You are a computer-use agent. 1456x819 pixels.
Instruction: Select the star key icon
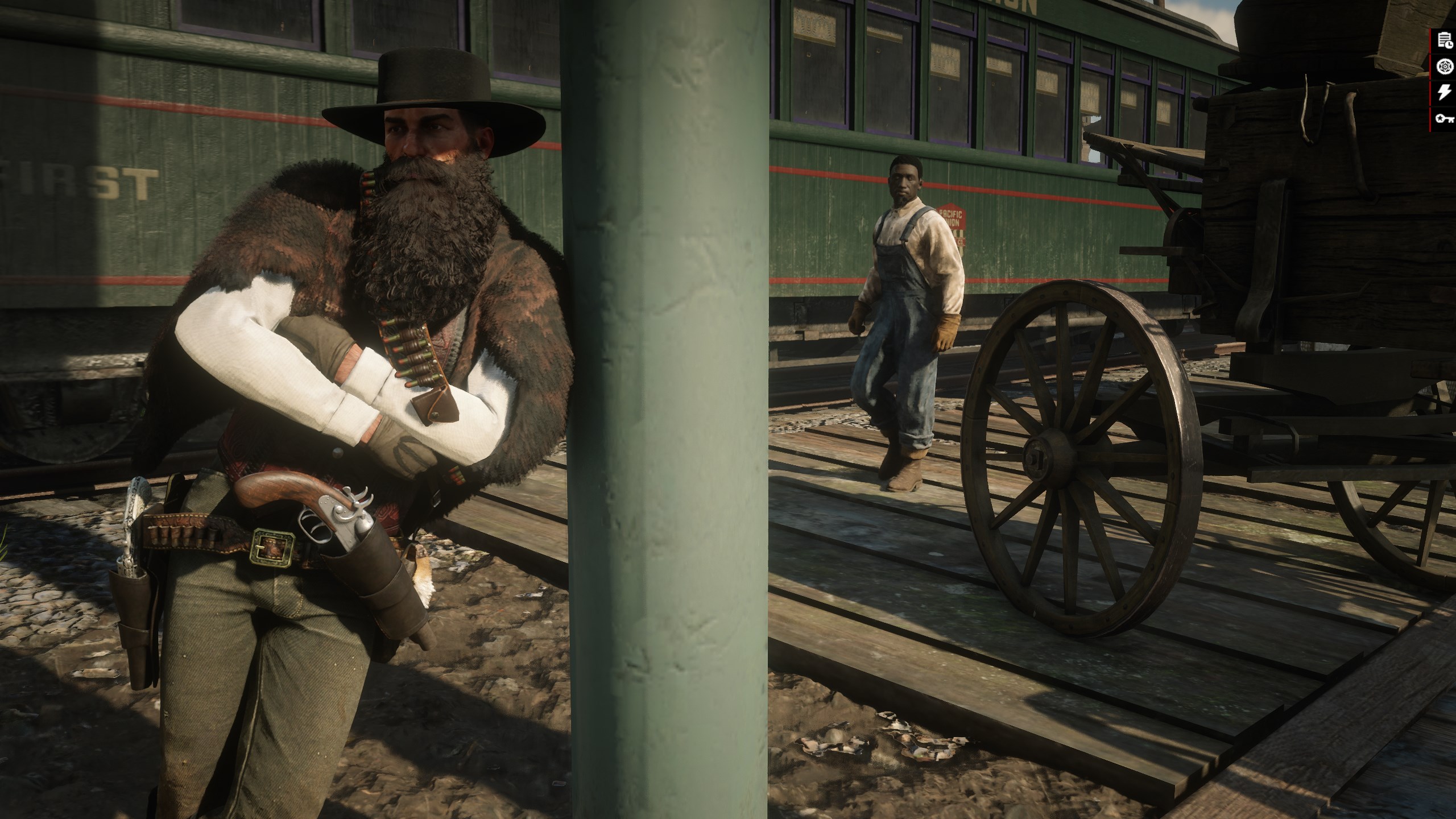click(x=1444, y=118)
